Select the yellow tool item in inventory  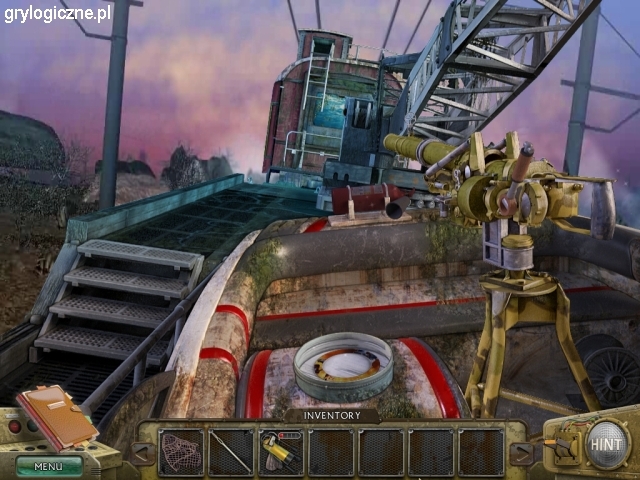click(280, 452)
